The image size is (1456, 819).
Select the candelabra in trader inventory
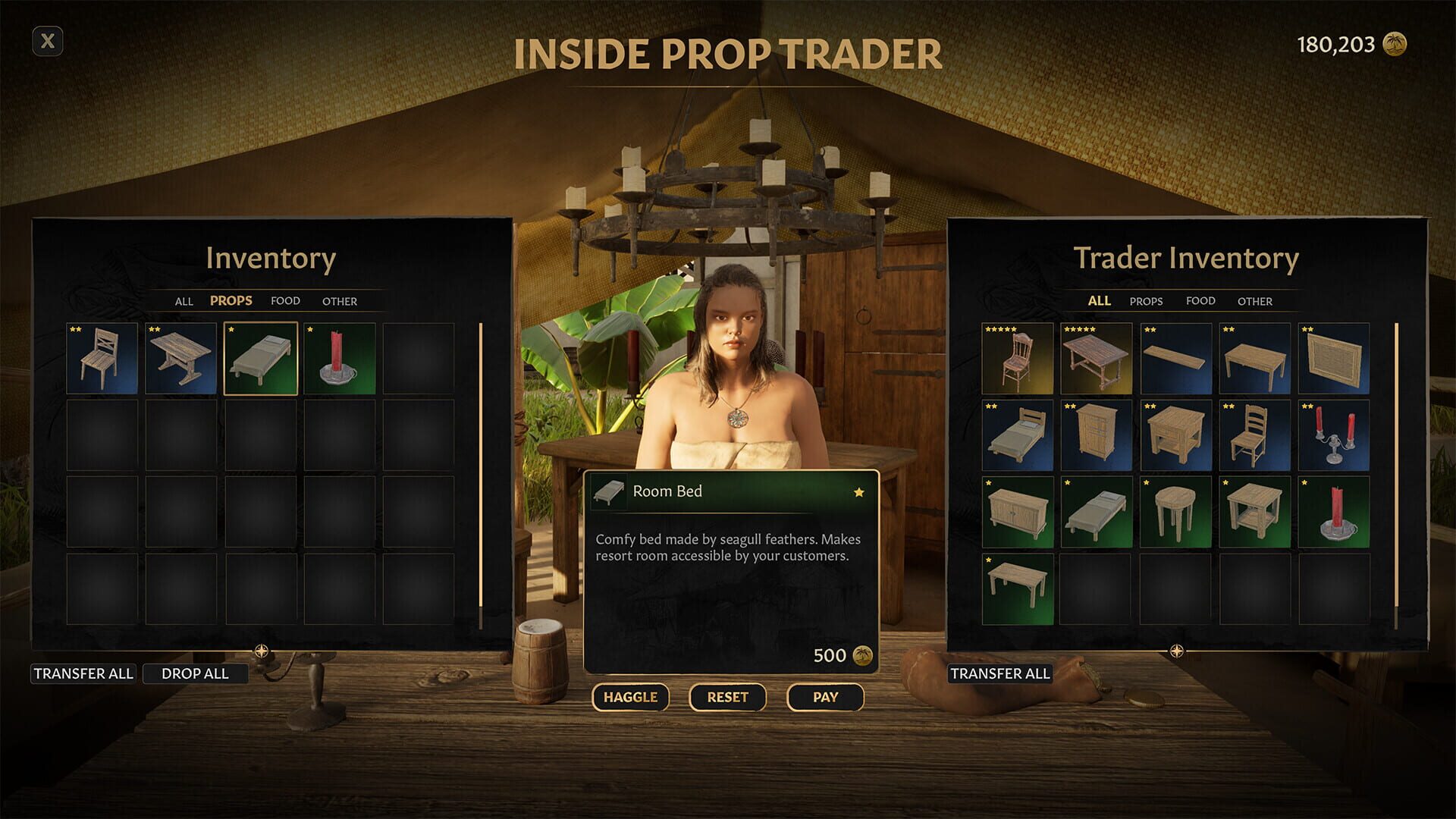[1332, 434]
